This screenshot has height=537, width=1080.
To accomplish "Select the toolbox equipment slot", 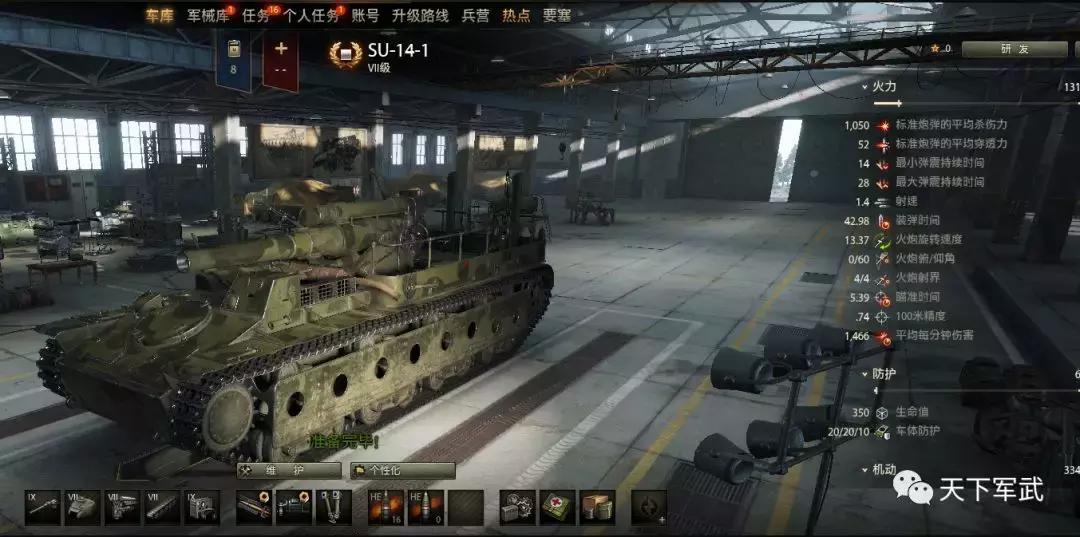I will tap(518, 507).
